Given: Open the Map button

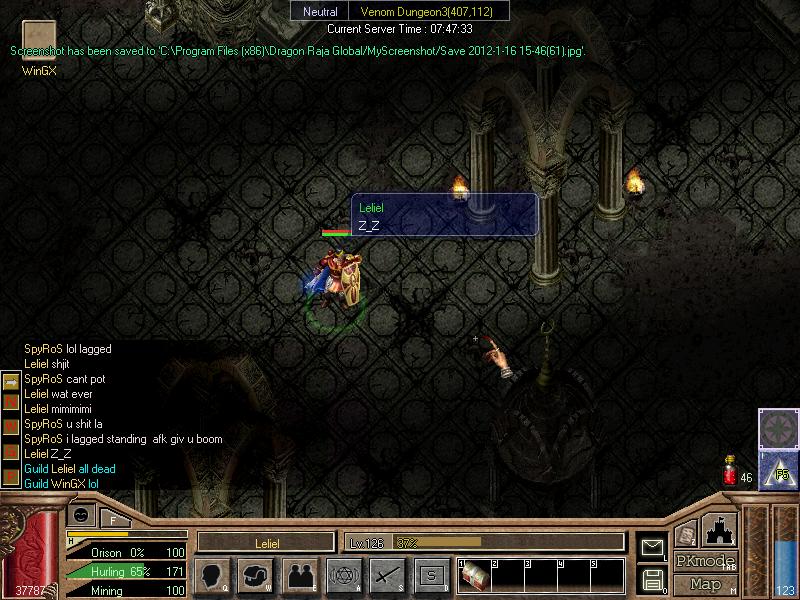Looking at the screenshot, I should click(704, 584).
